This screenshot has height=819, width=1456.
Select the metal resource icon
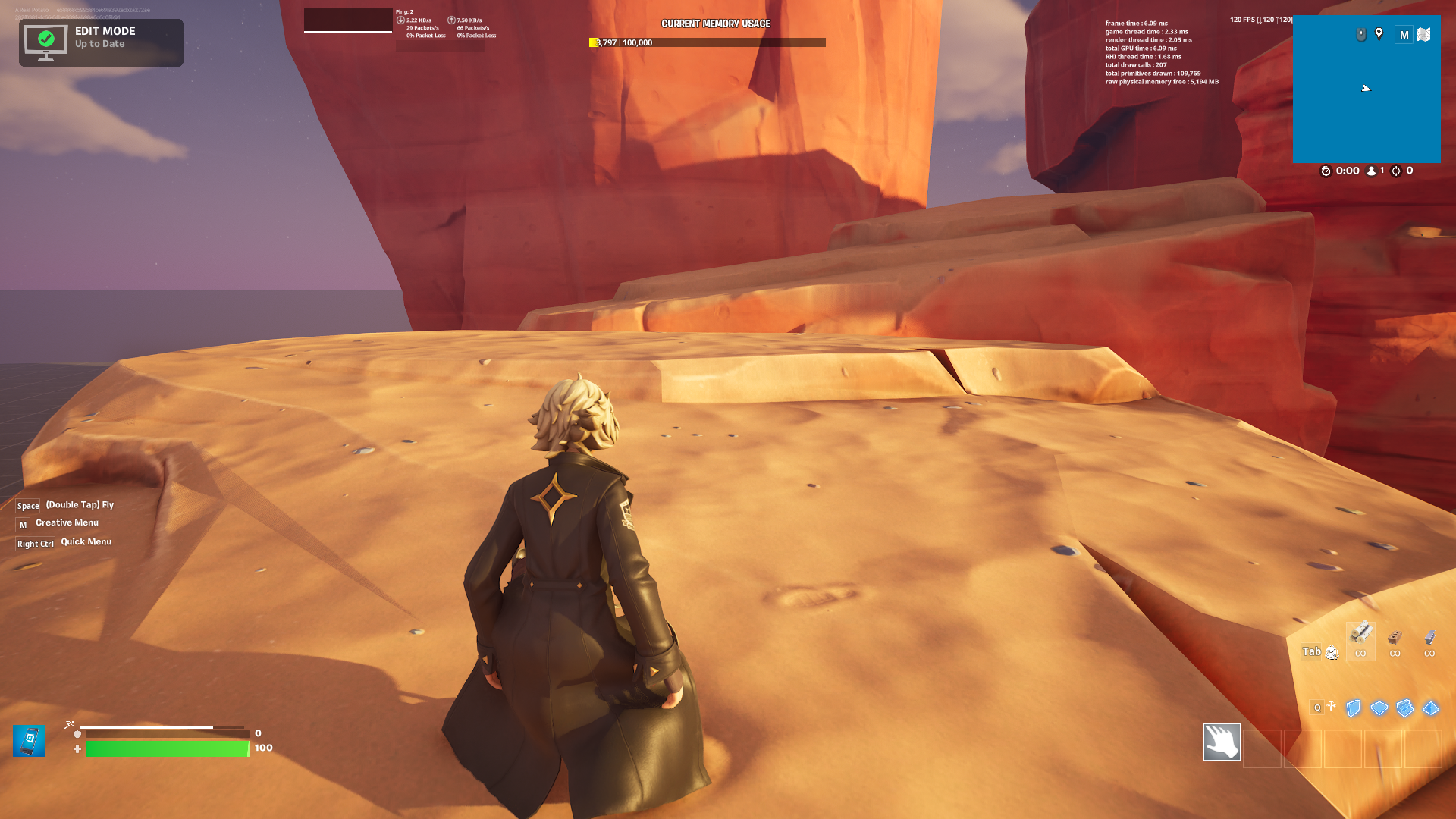tap(1429, 639)
